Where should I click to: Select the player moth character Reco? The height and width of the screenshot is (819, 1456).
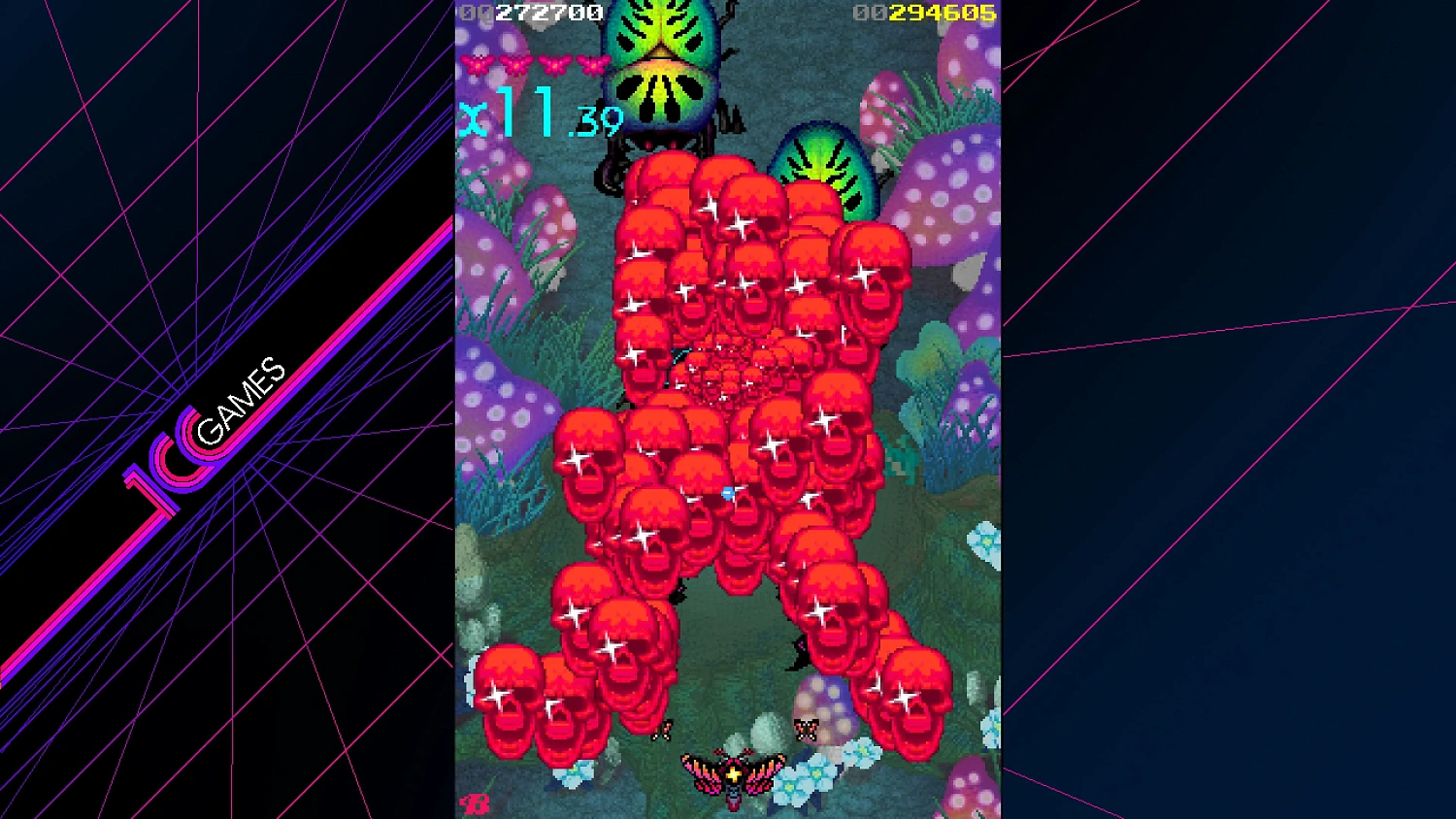[733, 778]
